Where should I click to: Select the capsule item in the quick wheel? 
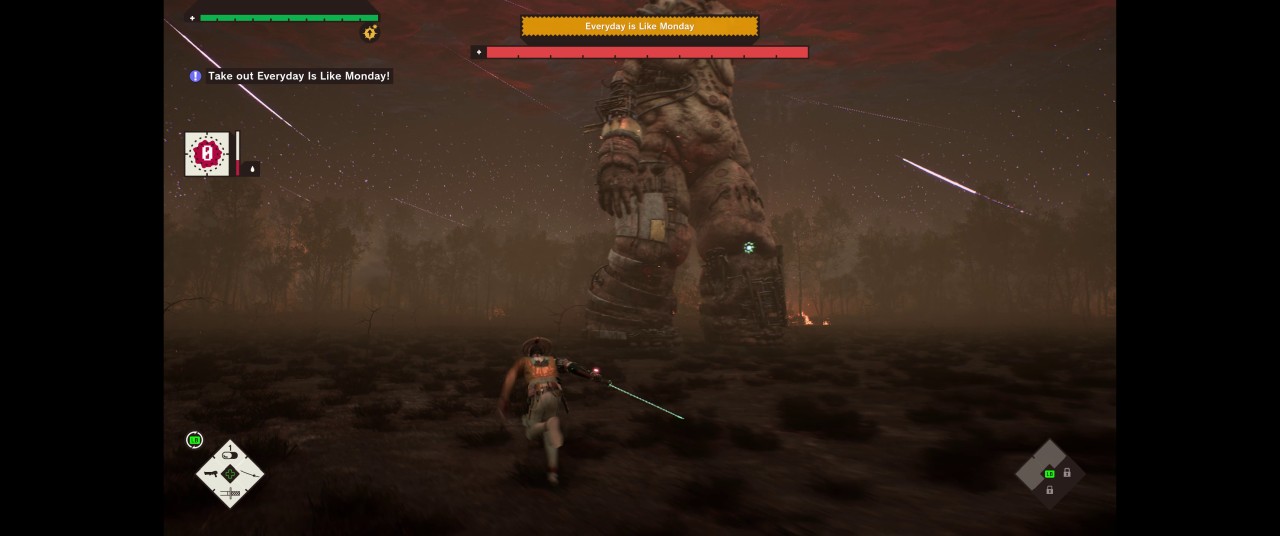click(230, 455)
